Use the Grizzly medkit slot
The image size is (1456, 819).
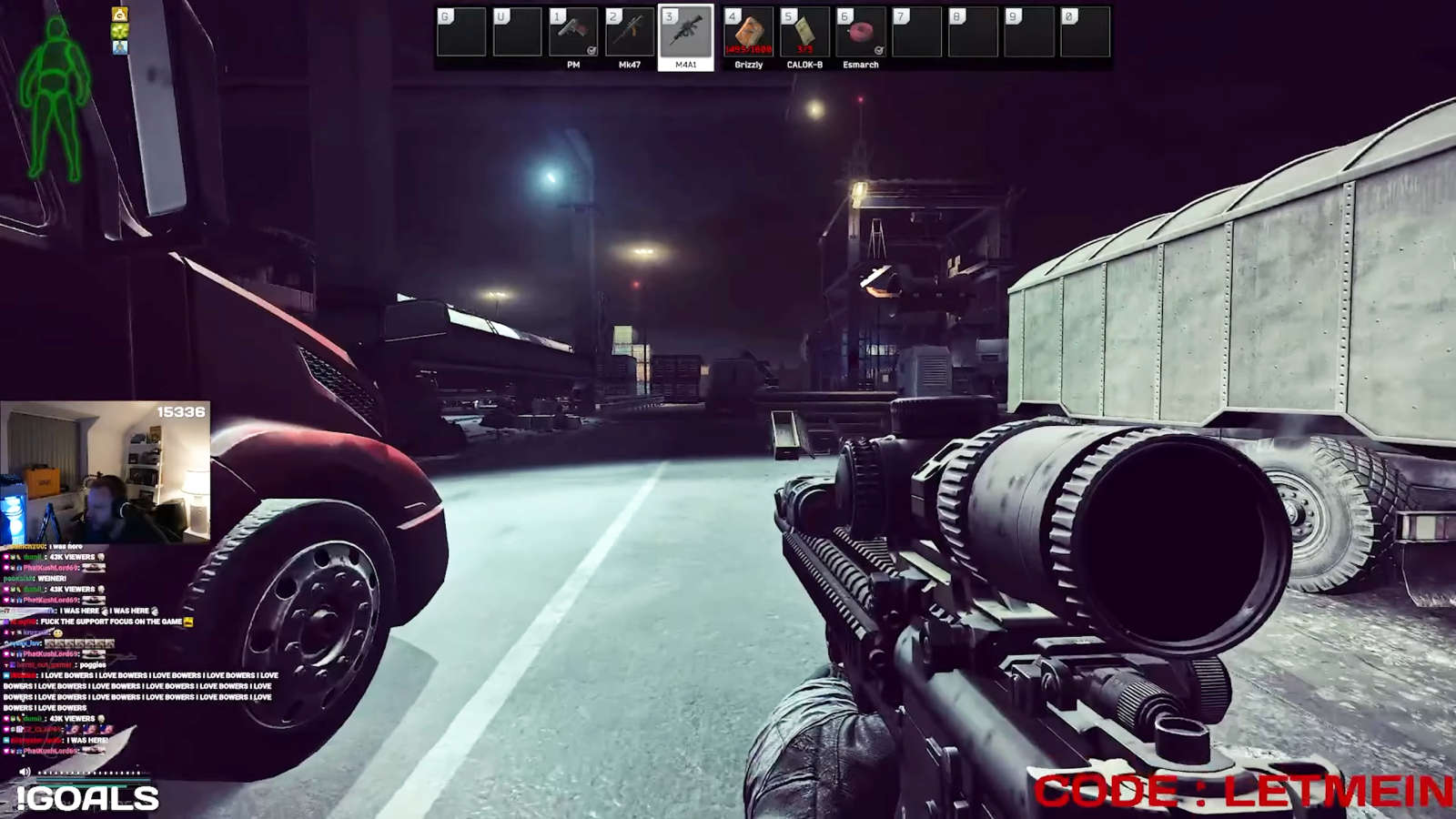point(749,34)
